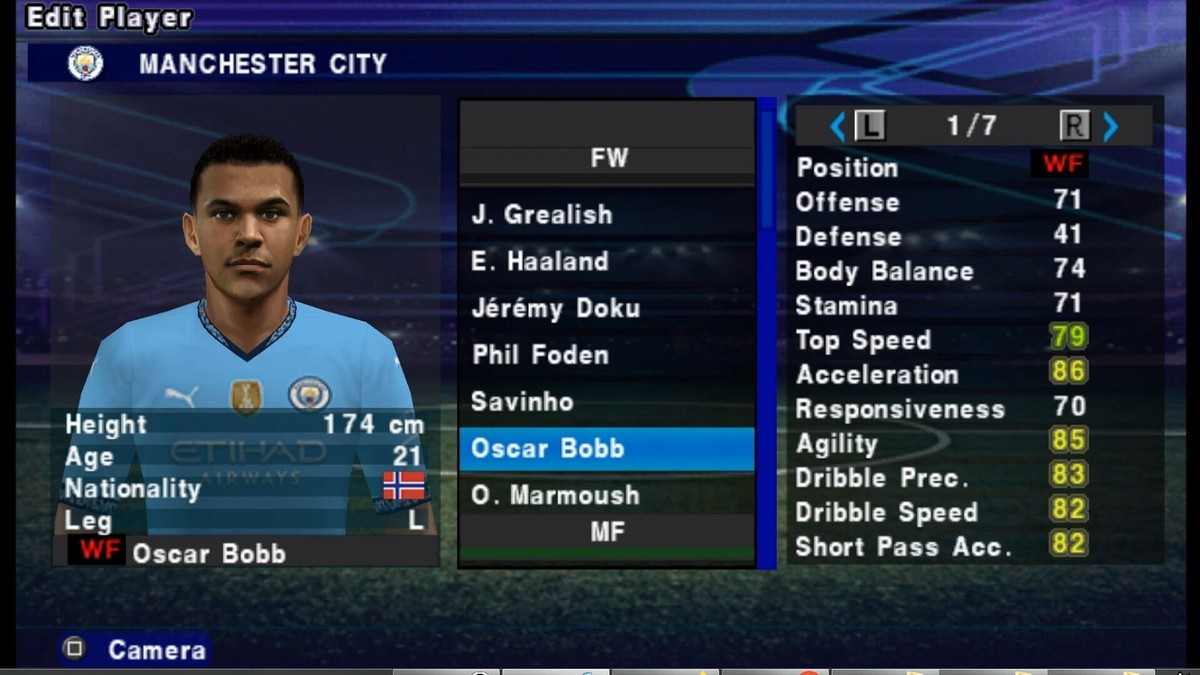Edit the Short Pass Acc. attribute
Image resolution: width=1200 pixels, height=675 pixels.
940,547
